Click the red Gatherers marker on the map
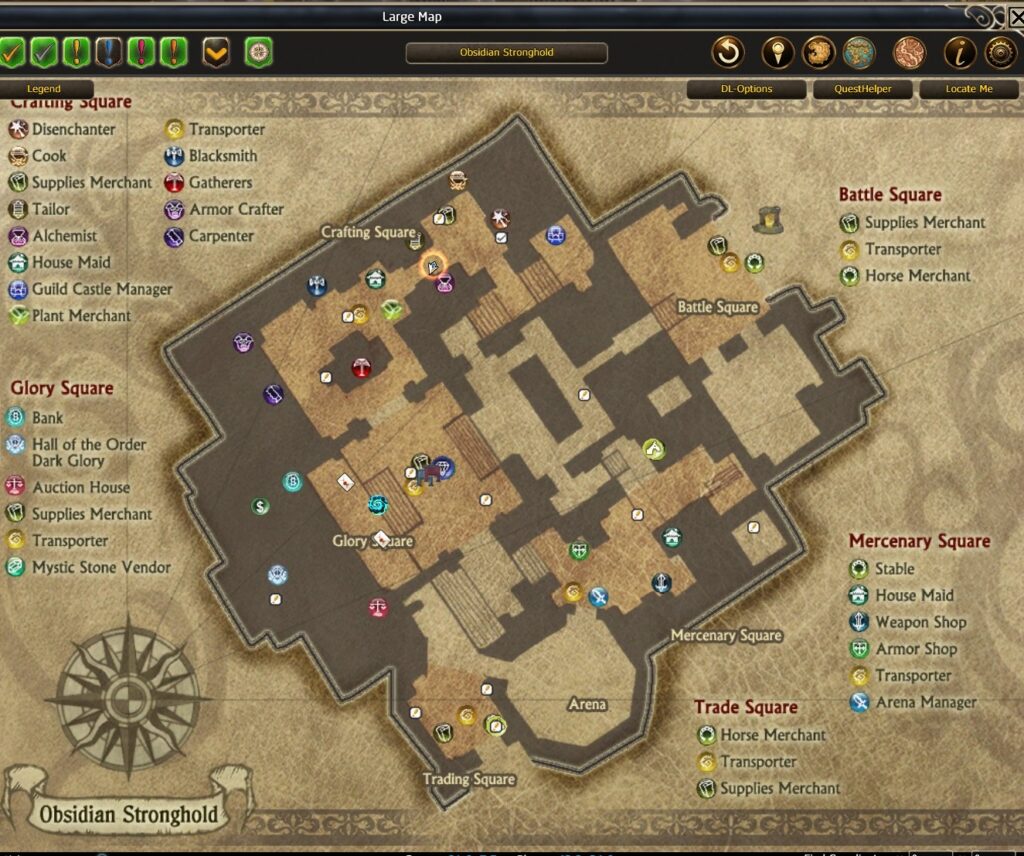The image size is (1024, 856). 362,368
